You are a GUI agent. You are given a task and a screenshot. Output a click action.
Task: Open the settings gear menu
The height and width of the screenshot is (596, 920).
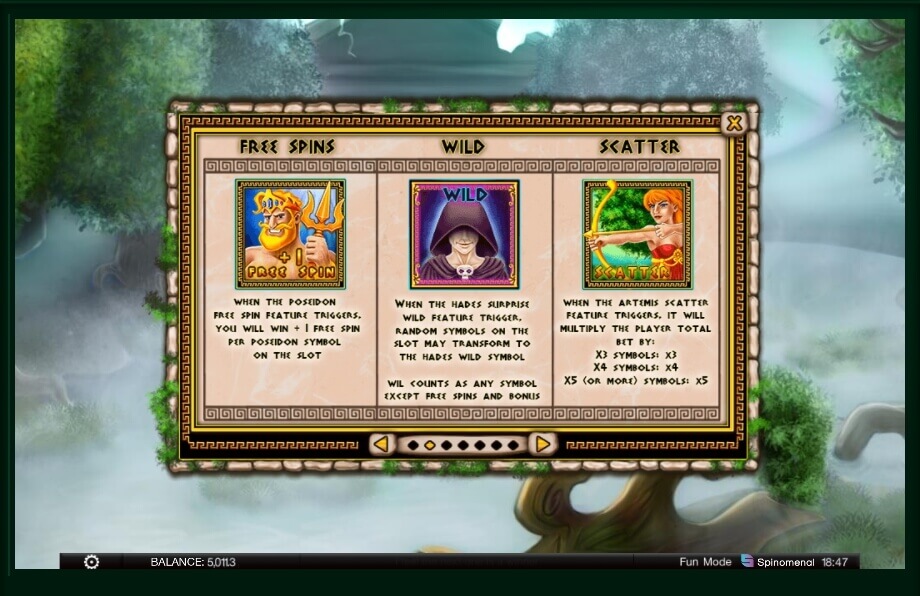point(91,562)
